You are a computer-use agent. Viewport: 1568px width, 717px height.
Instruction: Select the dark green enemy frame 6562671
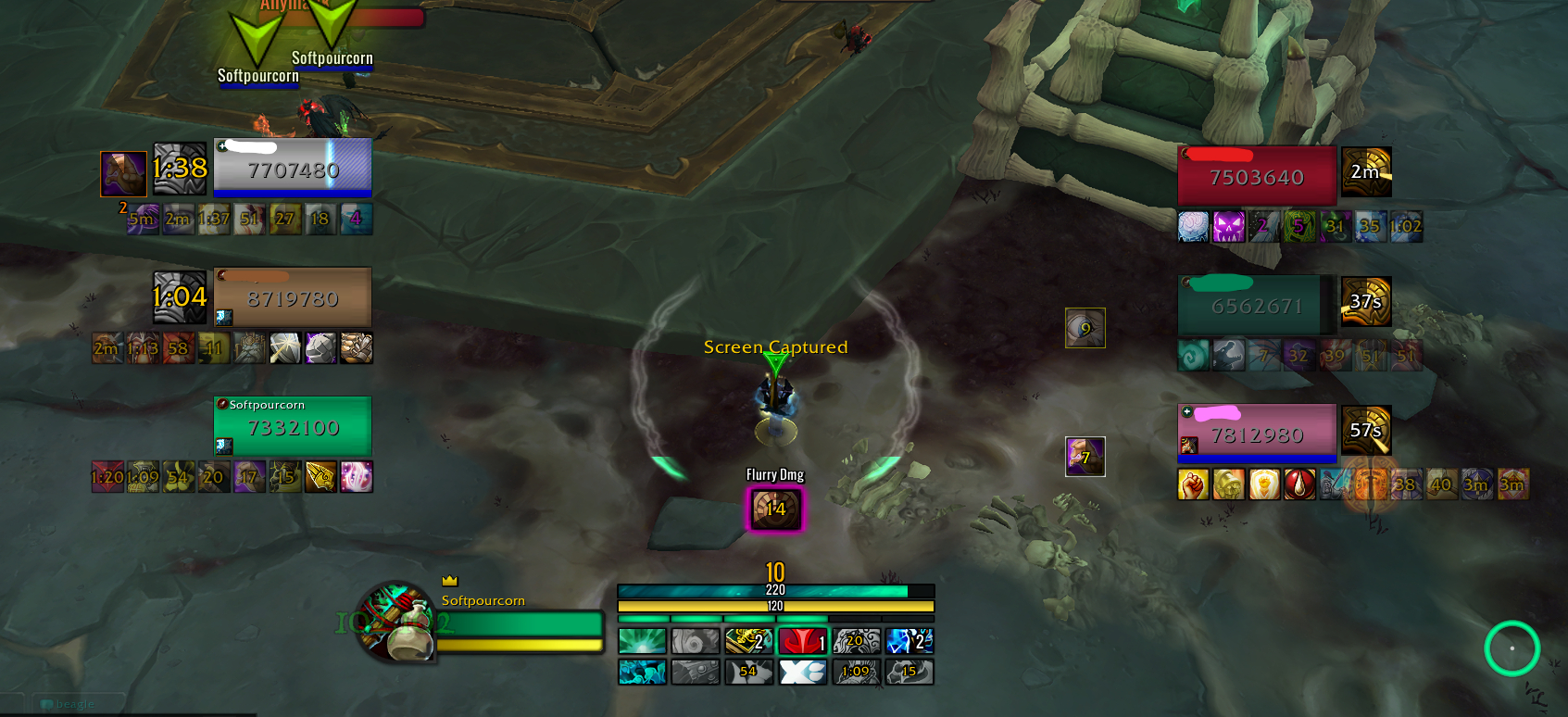tap(1257, 304)
